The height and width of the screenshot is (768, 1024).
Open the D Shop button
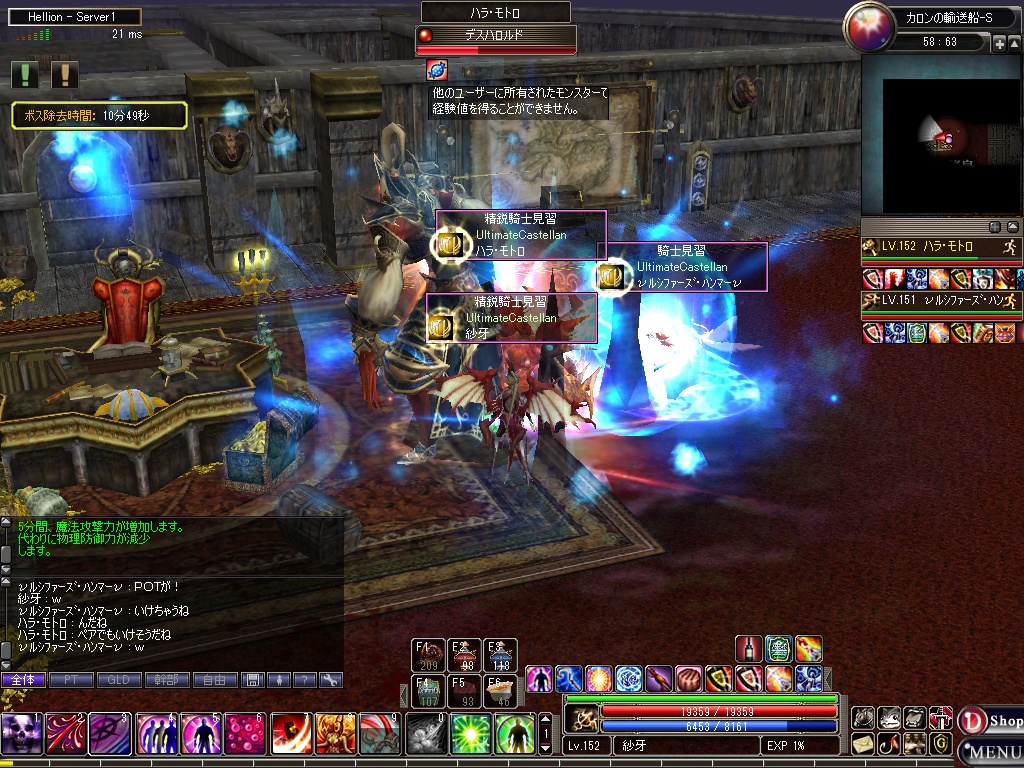[990, 721]
